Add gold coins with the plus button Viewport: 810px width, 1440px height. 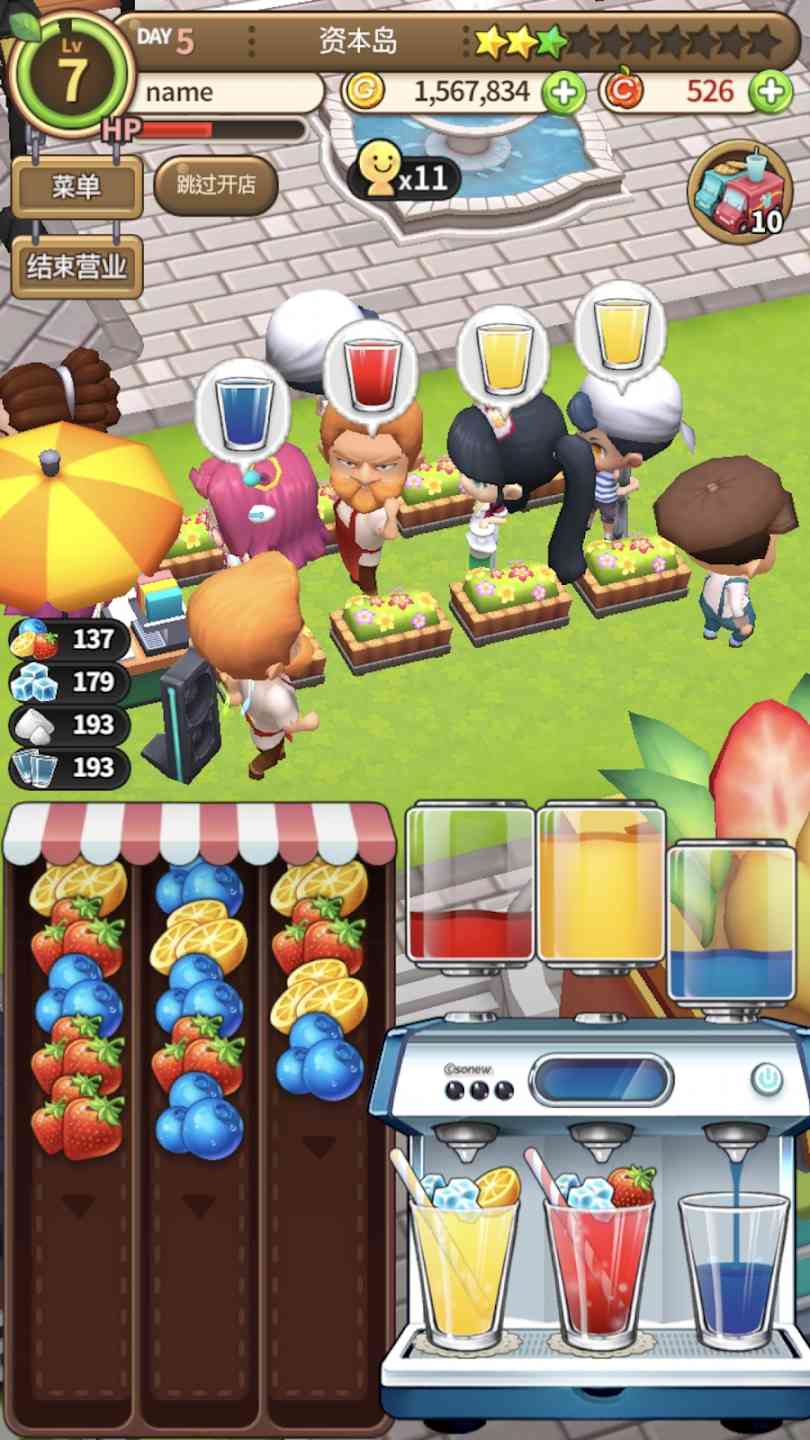[564, 93]
